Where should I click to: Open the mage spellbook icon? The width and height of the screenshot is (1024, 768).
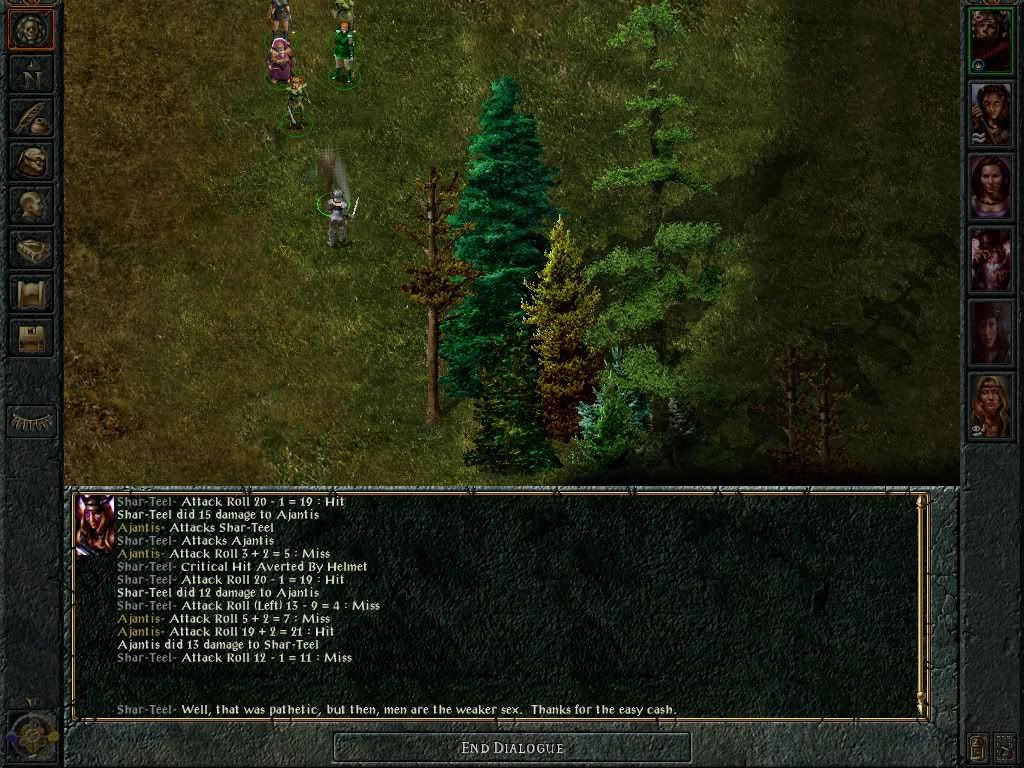(x=31, y=250)
